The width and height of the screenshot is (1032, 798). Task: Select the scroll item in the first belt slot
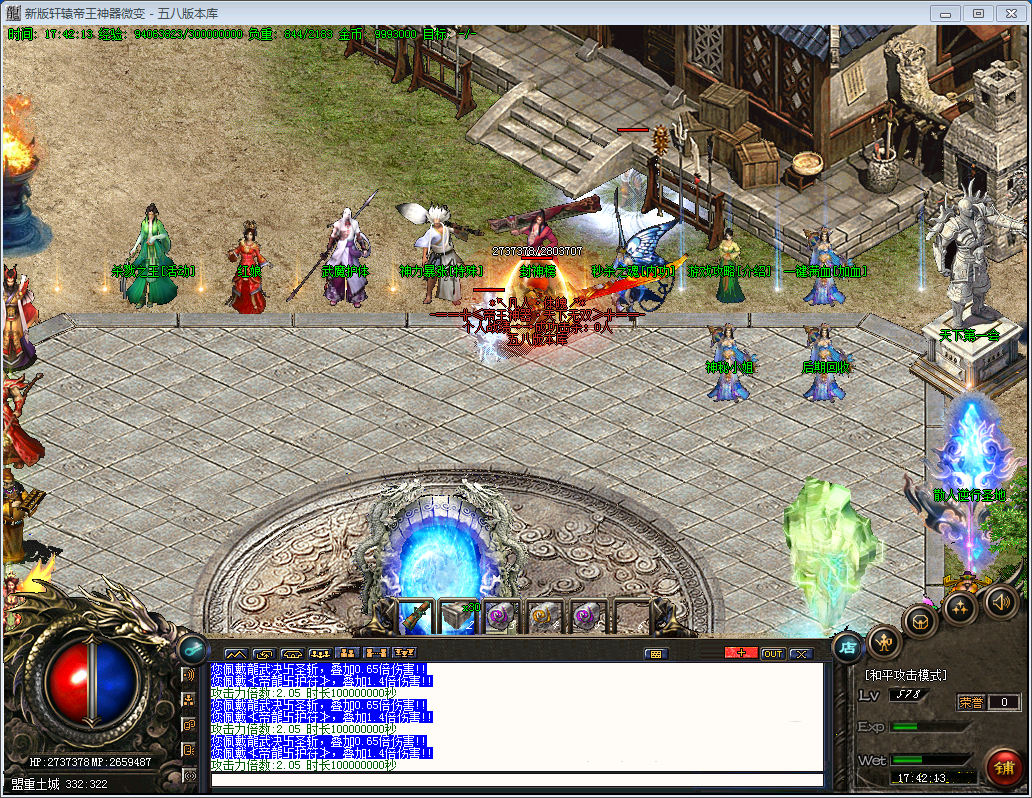point(415,616)
